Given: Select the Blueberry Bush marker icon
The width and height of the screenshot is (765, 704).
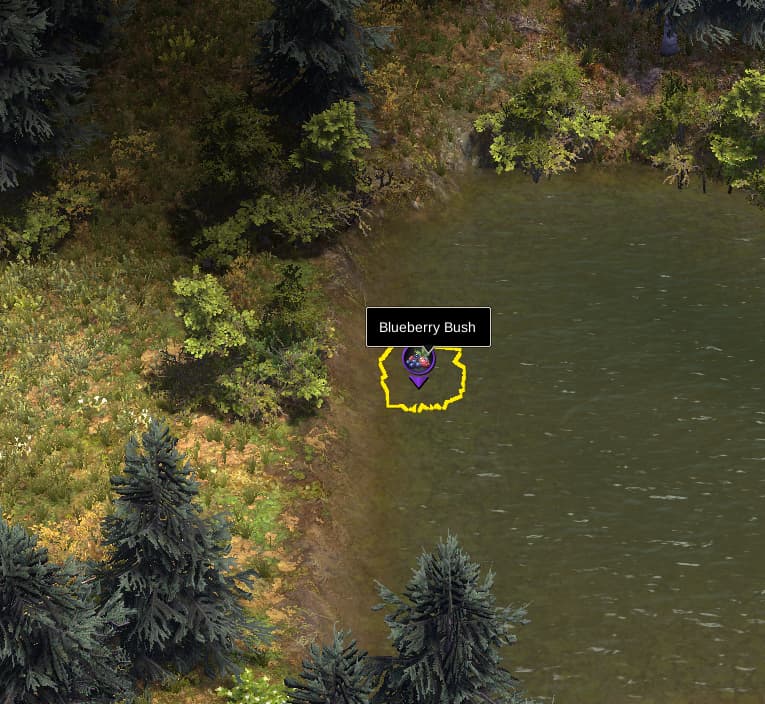Looking at the screenshot, I should [418, 362].
